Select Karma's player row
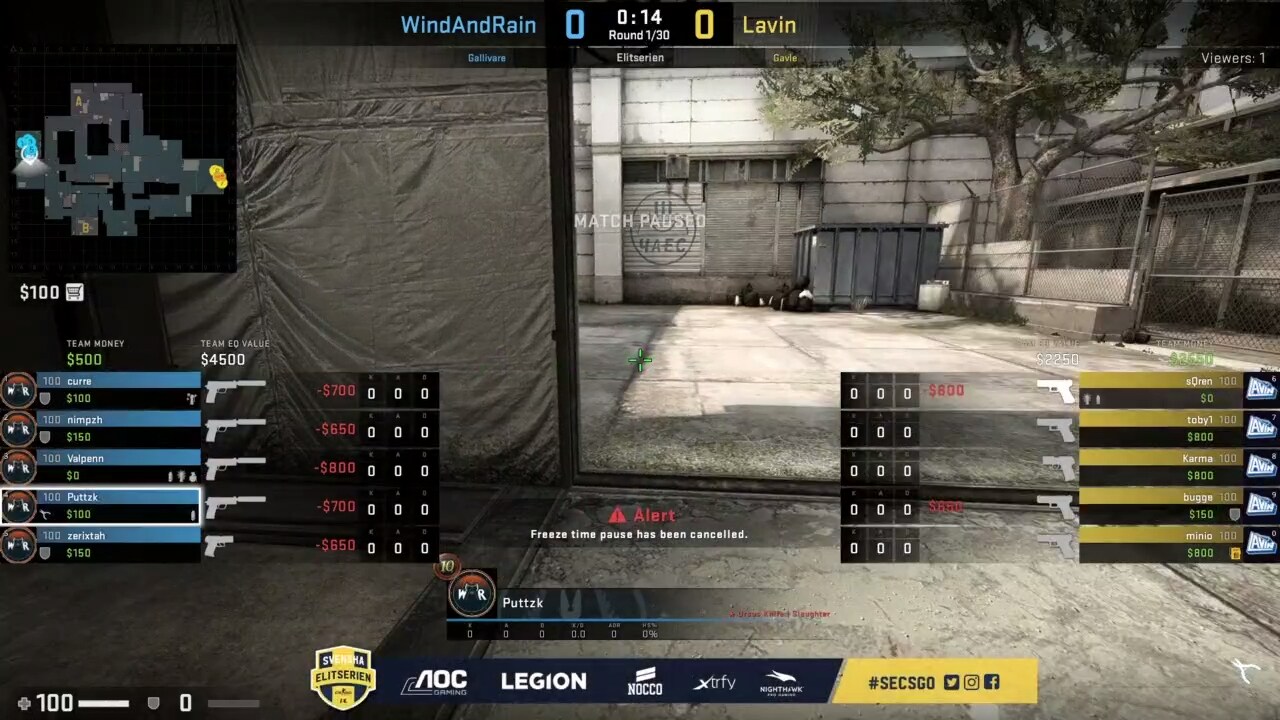The width and height of the screenshot is (1280, 720). pos(1160,466)
